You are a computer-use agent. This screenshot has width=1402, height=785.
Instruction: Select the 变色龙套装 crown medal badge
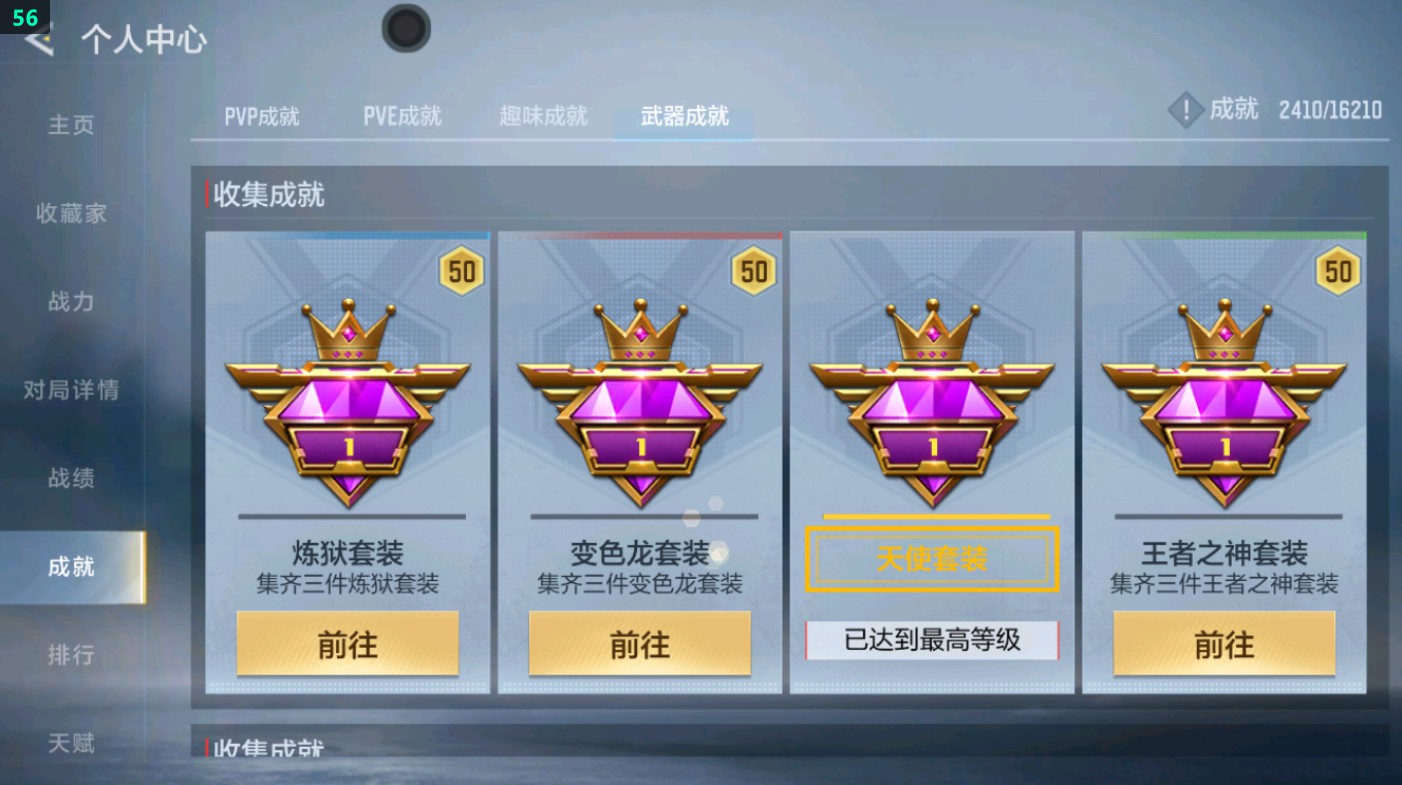[639, 400]
